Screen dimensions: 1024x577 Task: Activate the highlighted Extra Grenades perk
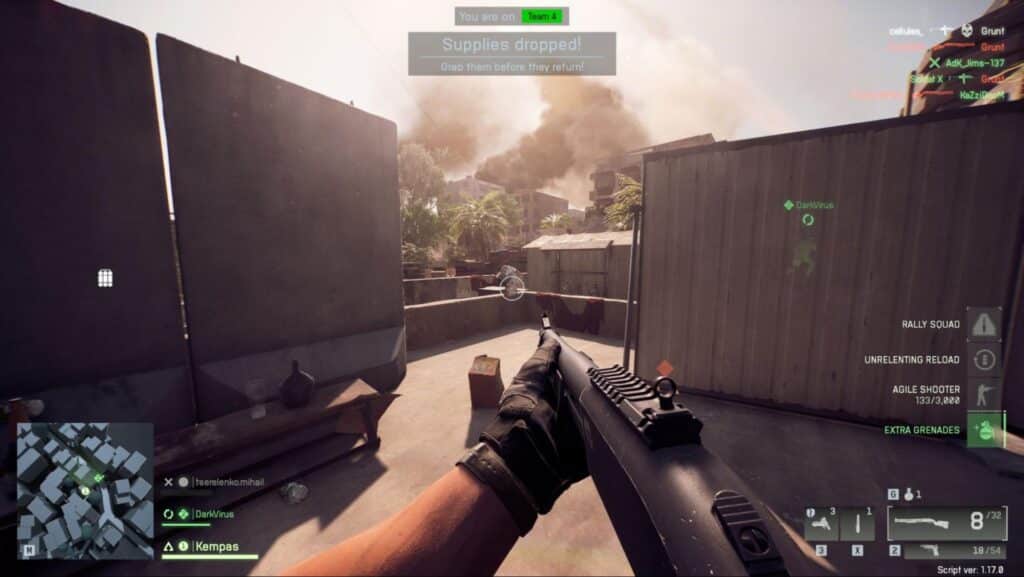click(x=984, y=430)
